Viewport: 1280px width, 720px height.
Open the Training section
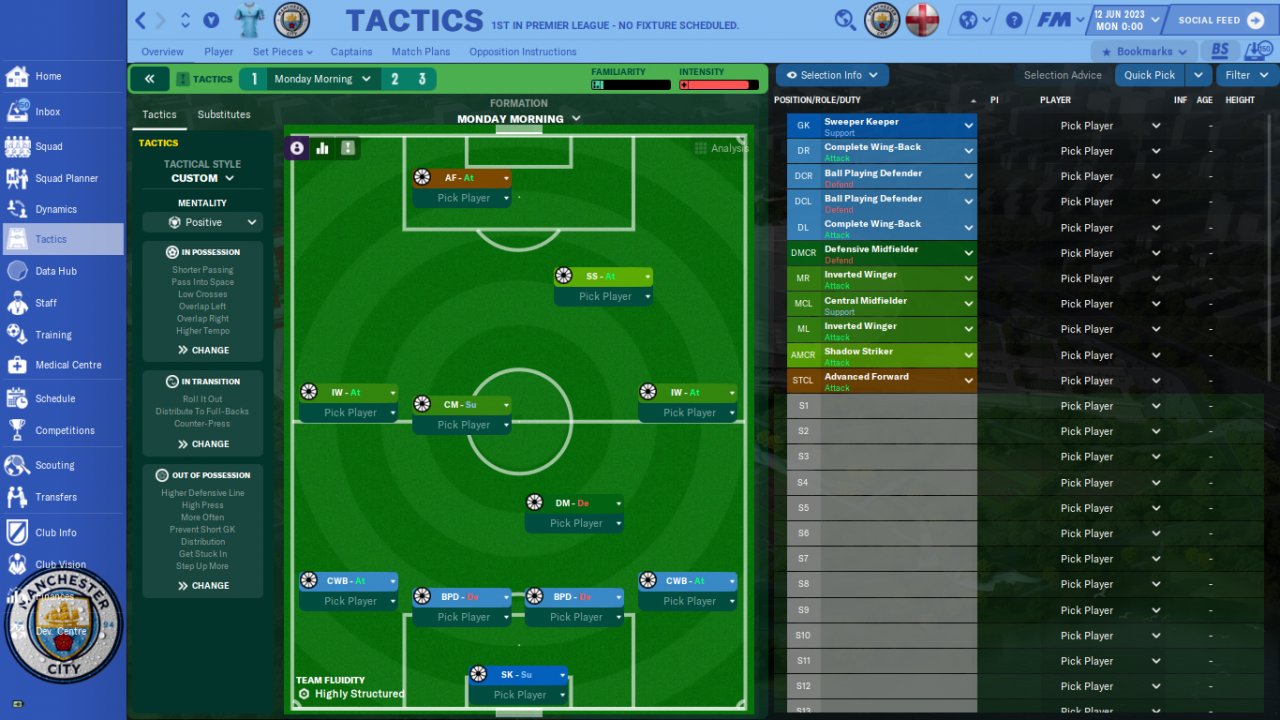click(x=53, y=335)
